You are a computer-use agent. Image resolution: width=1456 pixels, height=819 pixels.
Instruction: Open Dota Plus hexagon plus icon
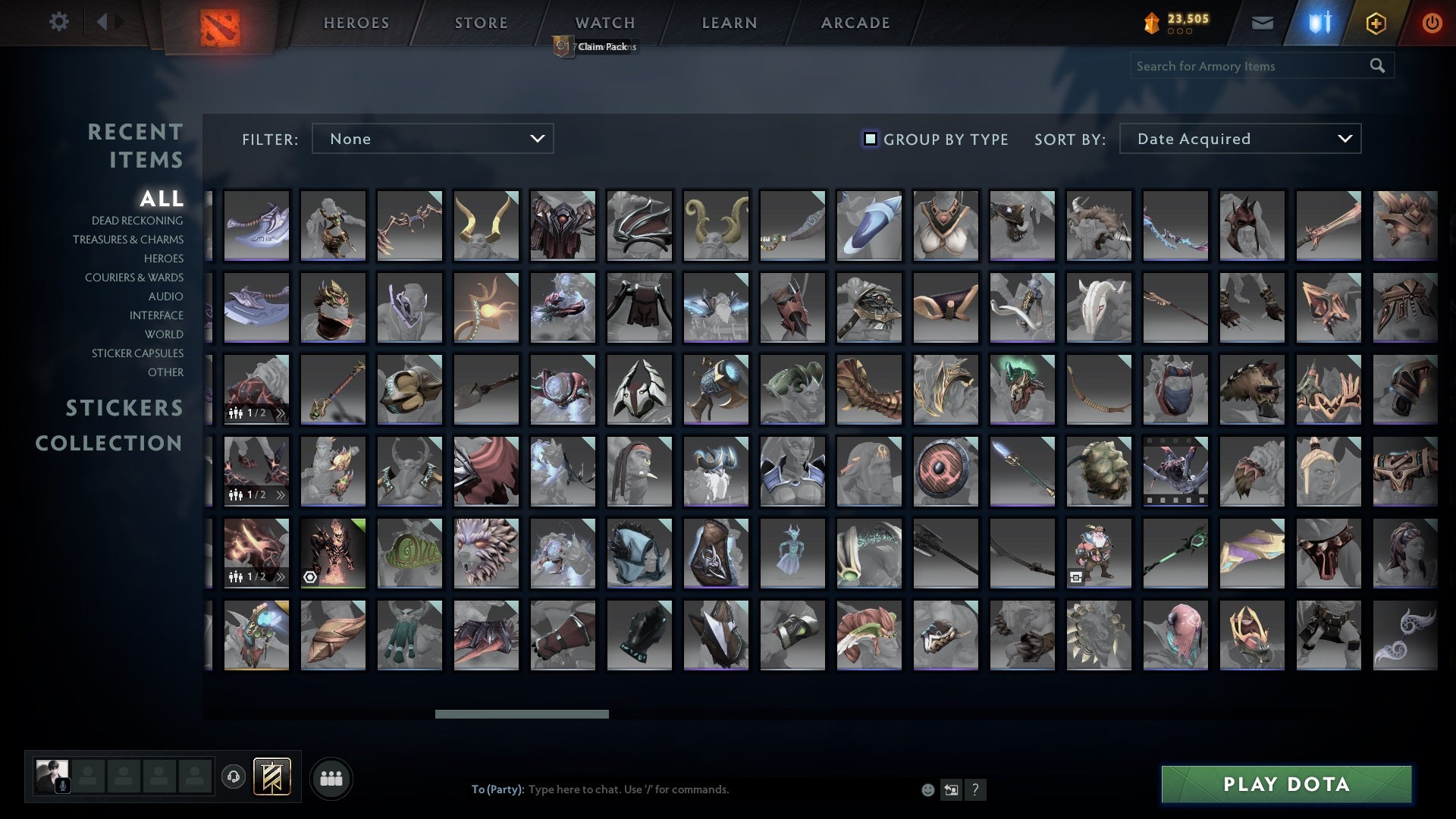pyautogui.click(x=1376, y=23)
